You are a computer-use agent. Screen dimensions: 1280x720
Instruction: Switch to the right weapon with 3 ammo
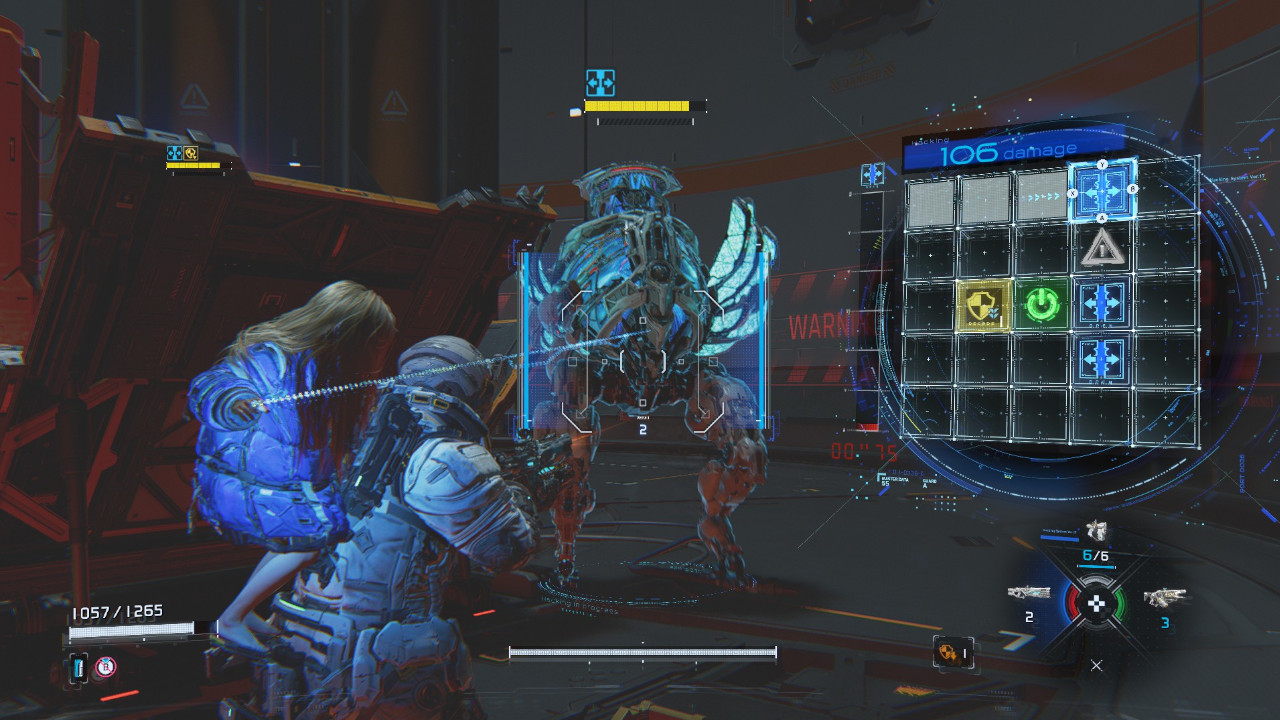click(1162, 598)
